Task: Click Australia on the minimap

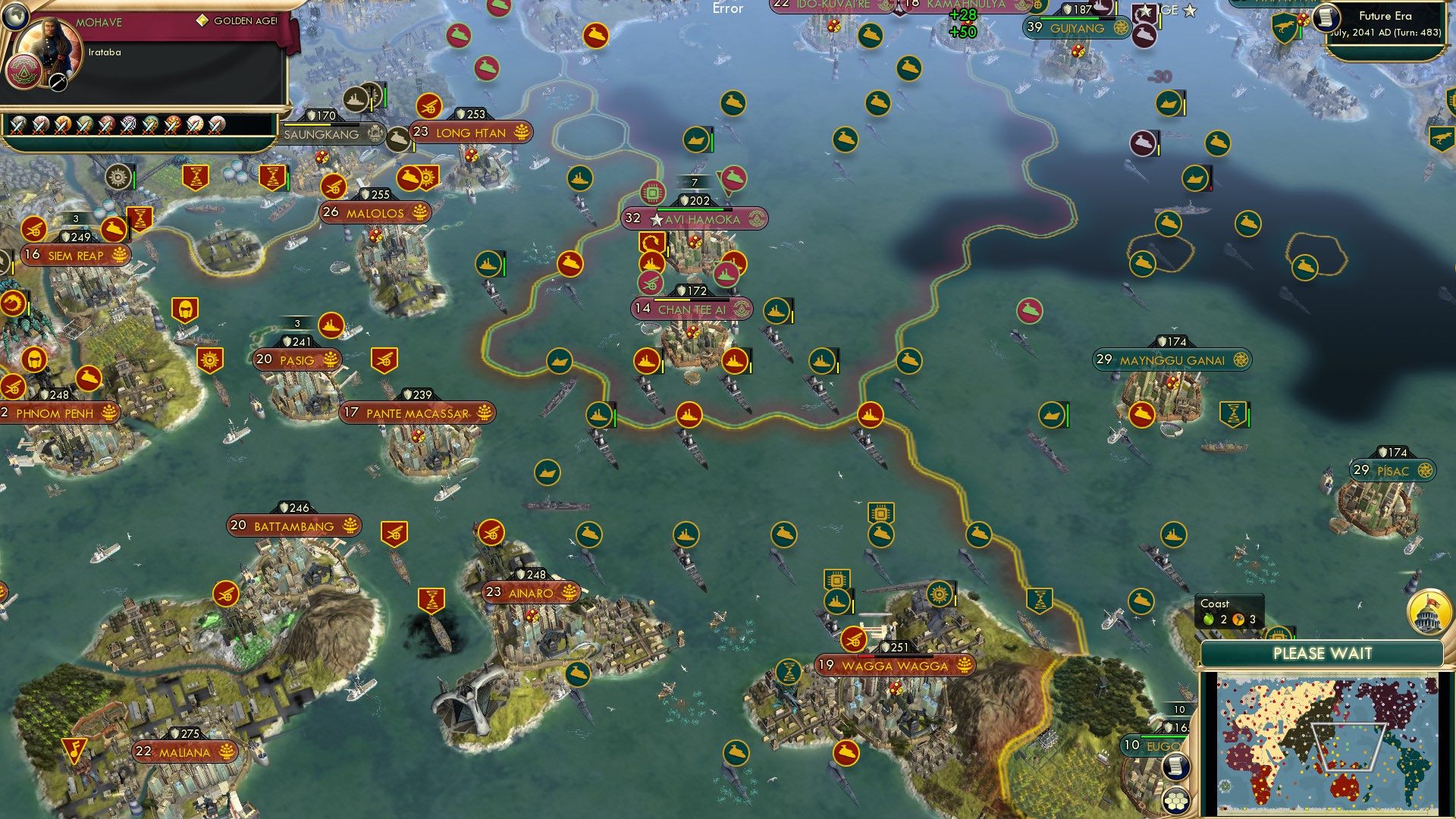Action: [x=1346, y=786]
